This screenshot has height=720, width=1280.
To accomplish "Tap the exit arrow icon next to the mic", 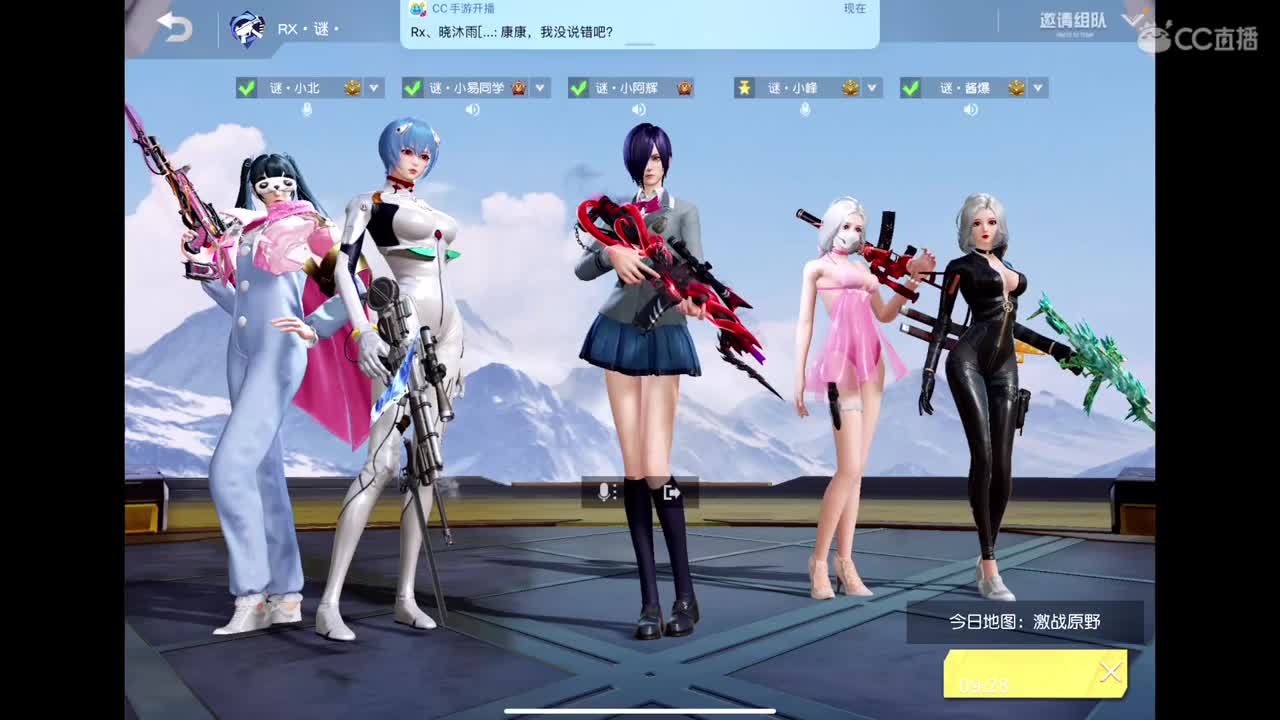I will 670,491.
